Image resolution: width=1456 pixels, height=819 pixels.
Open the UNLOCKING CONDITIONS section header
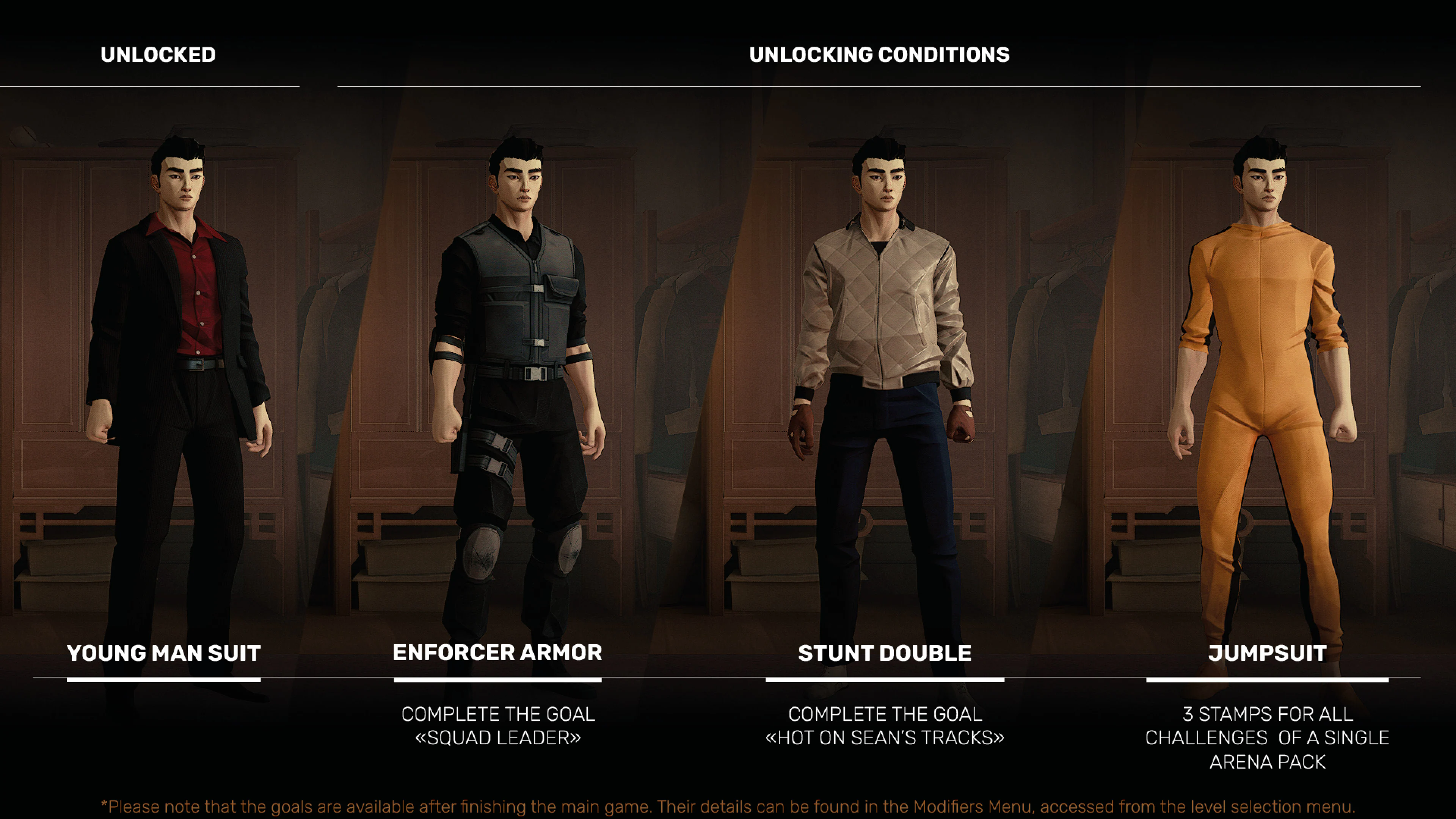point(879,55)
